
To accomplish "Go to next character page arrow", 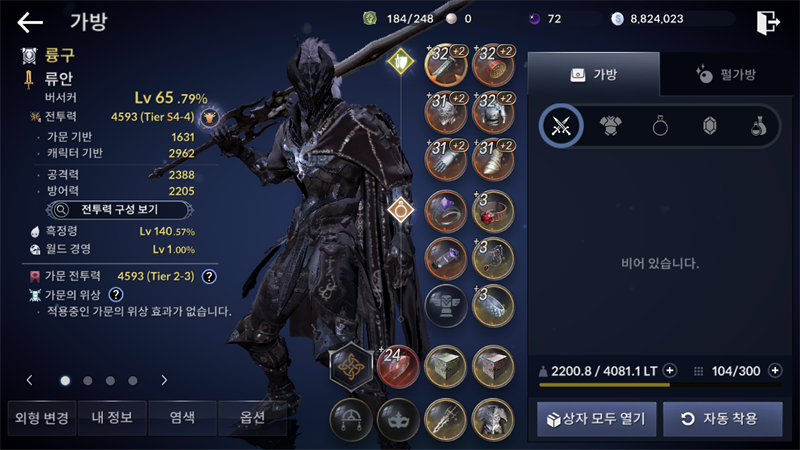I will 163,380.
